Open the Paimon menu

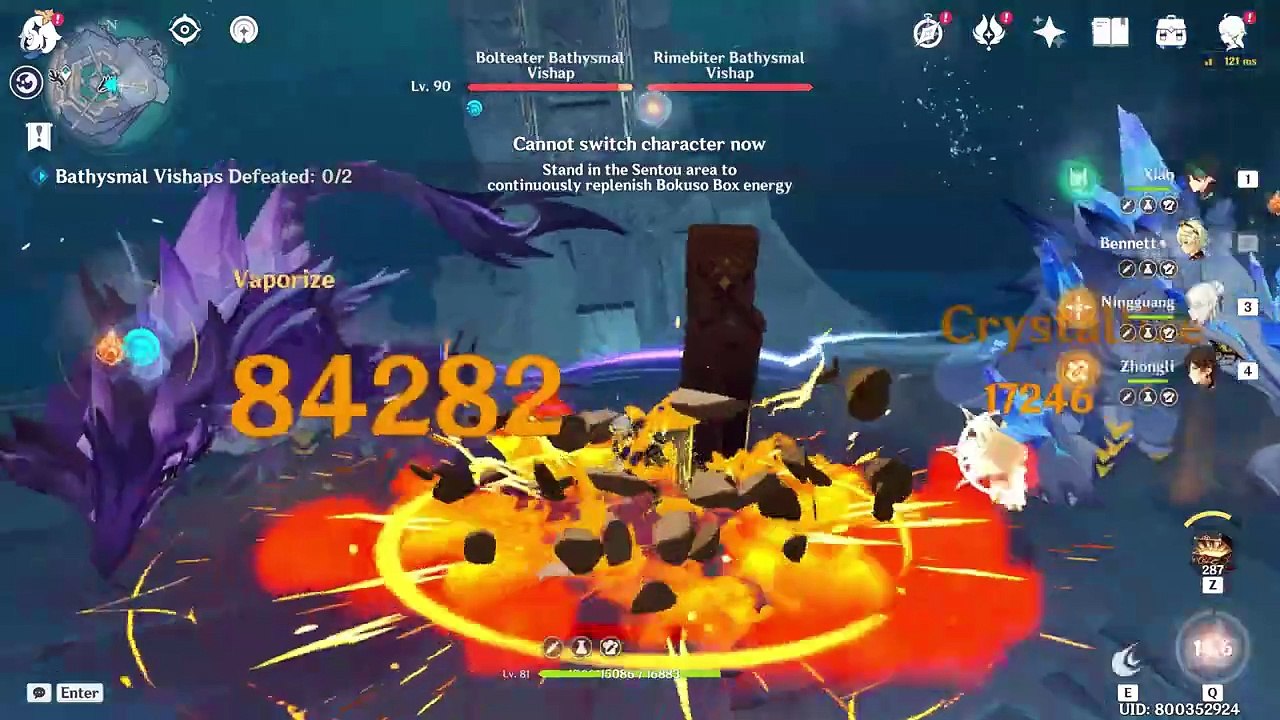pyautogui.click(x=40, y=32)
